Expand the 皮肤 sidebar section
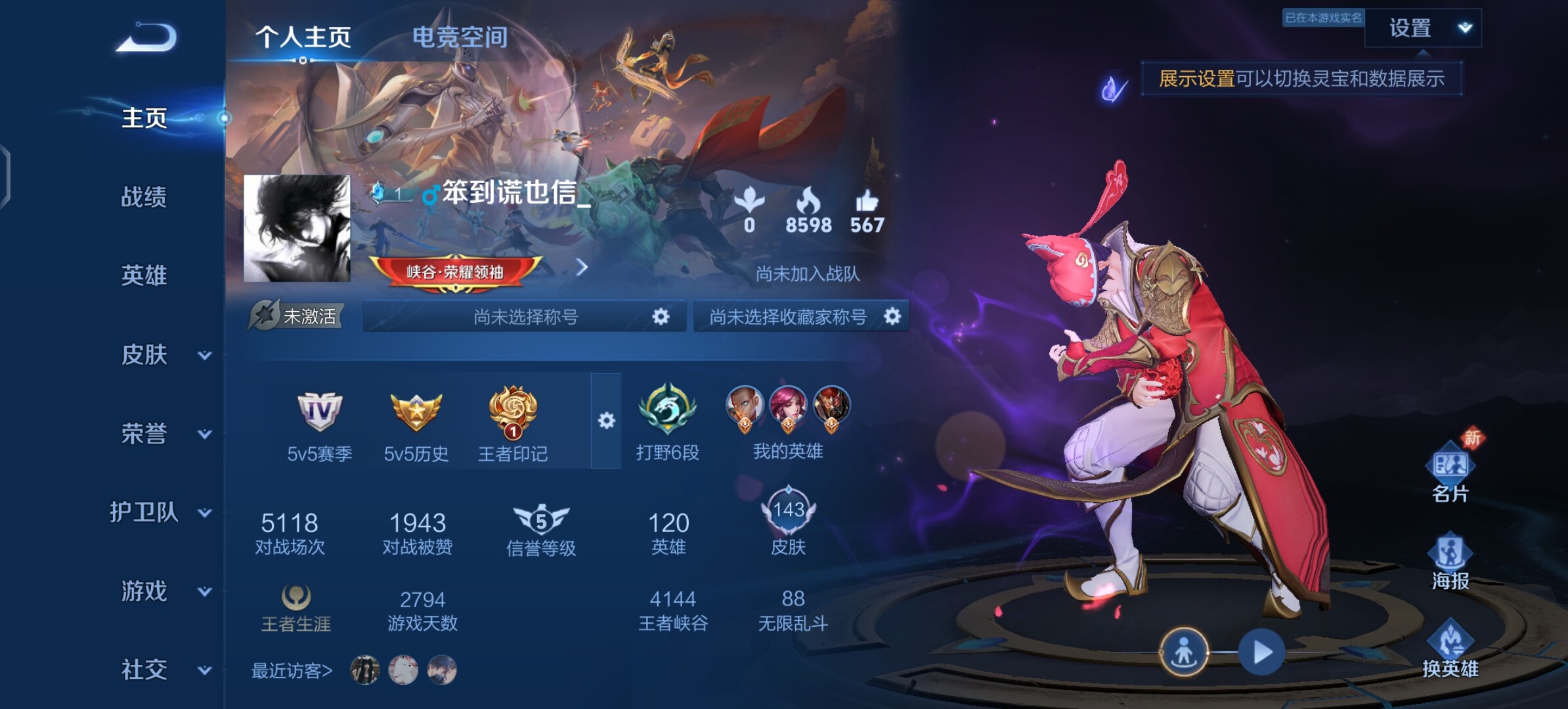Viewport: 1568px width, 709px height. click(162, 355)
